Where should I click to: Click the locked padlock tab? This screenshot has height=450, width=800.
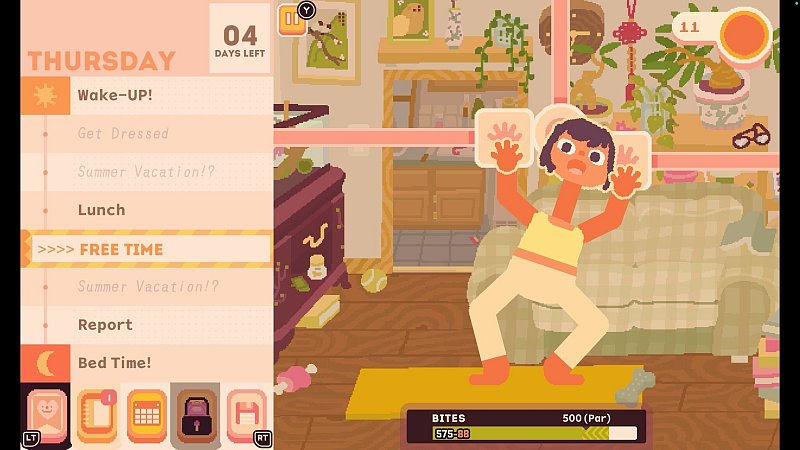coord(195,415)
